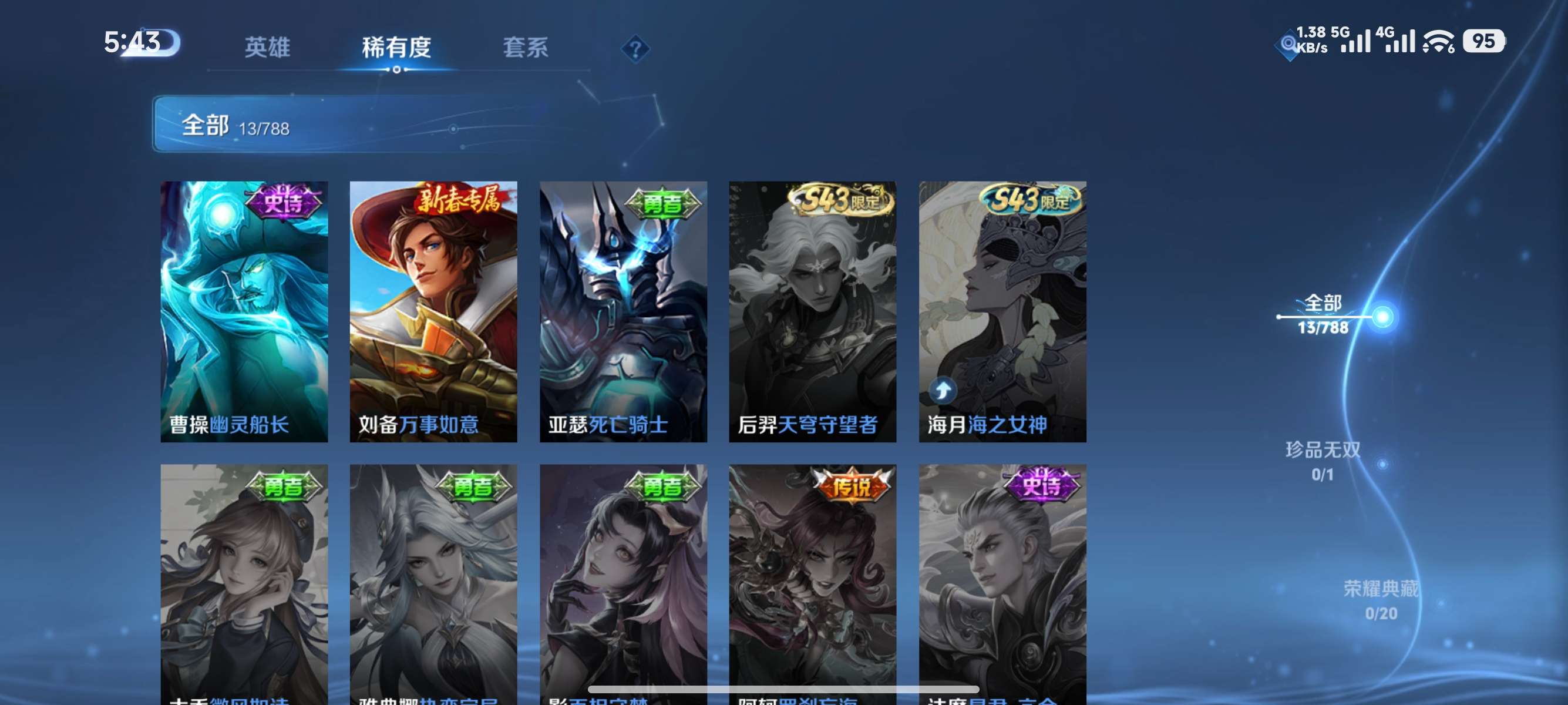Open the help question mark icon
Image resolution: width=1568 pixels, height=705 pixels.
[634, 48]
